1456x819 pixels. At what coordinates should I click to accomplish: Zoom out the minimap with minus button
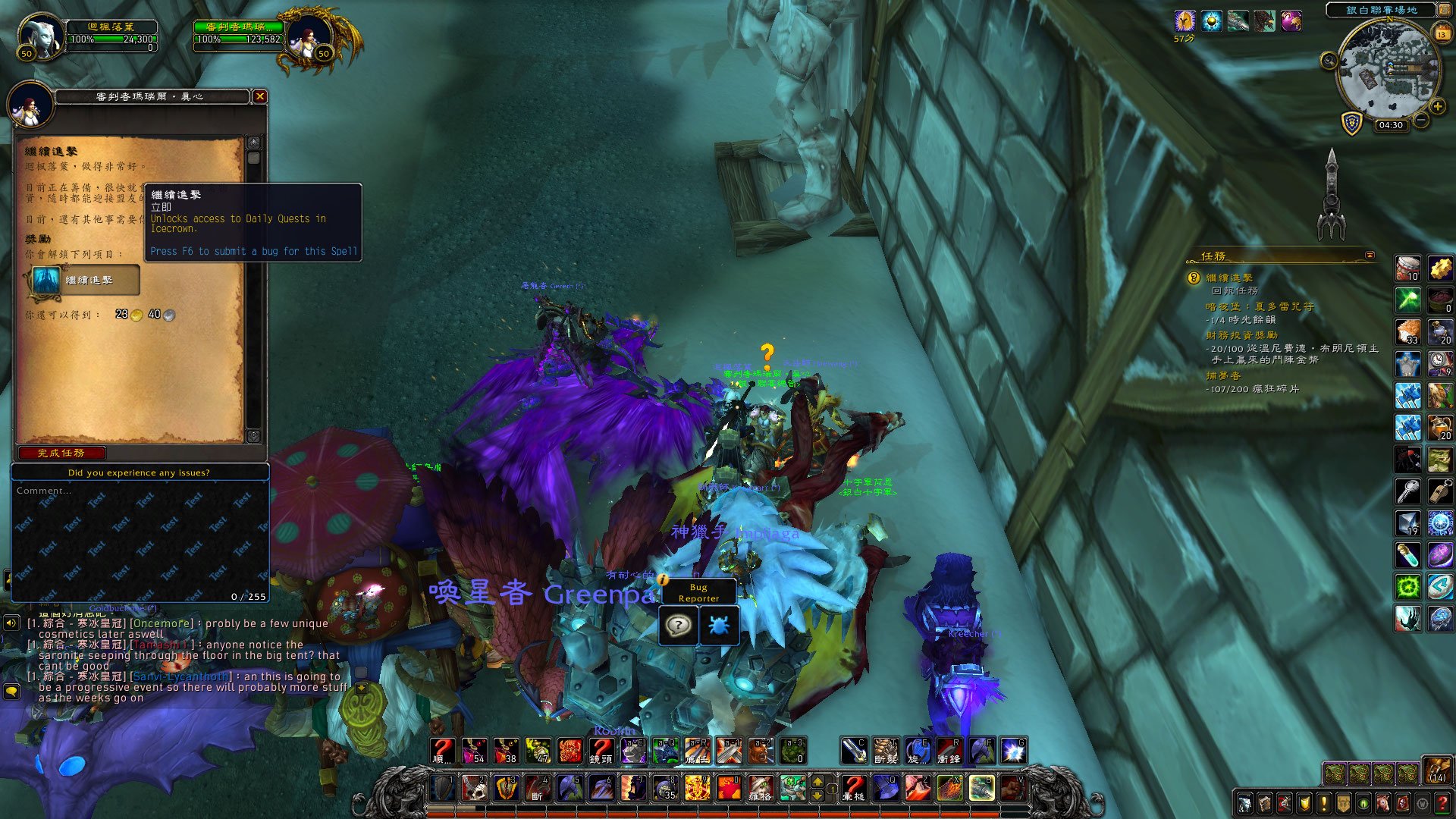tap(1421, 120)
